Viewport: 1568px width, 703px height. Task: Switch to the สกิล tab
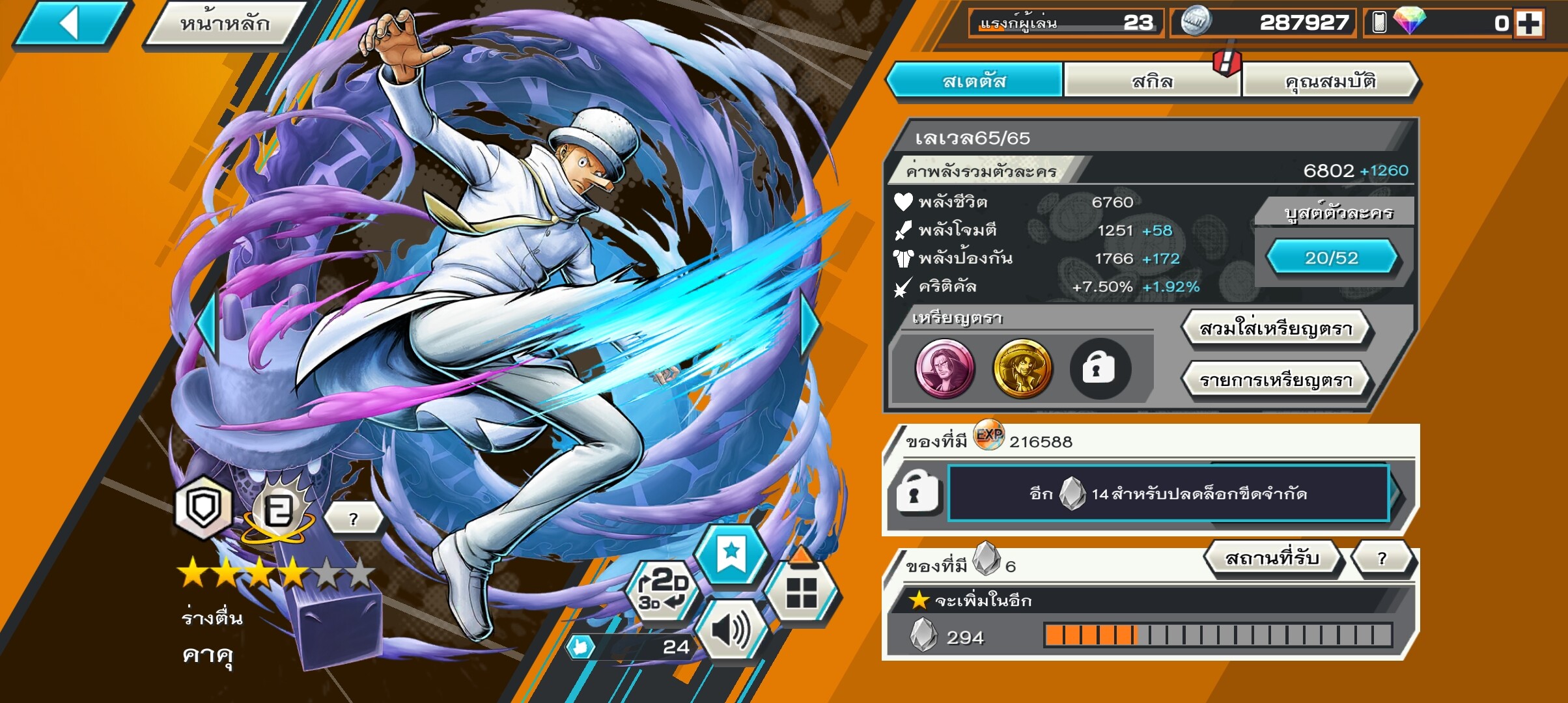tap(1152, 81)
